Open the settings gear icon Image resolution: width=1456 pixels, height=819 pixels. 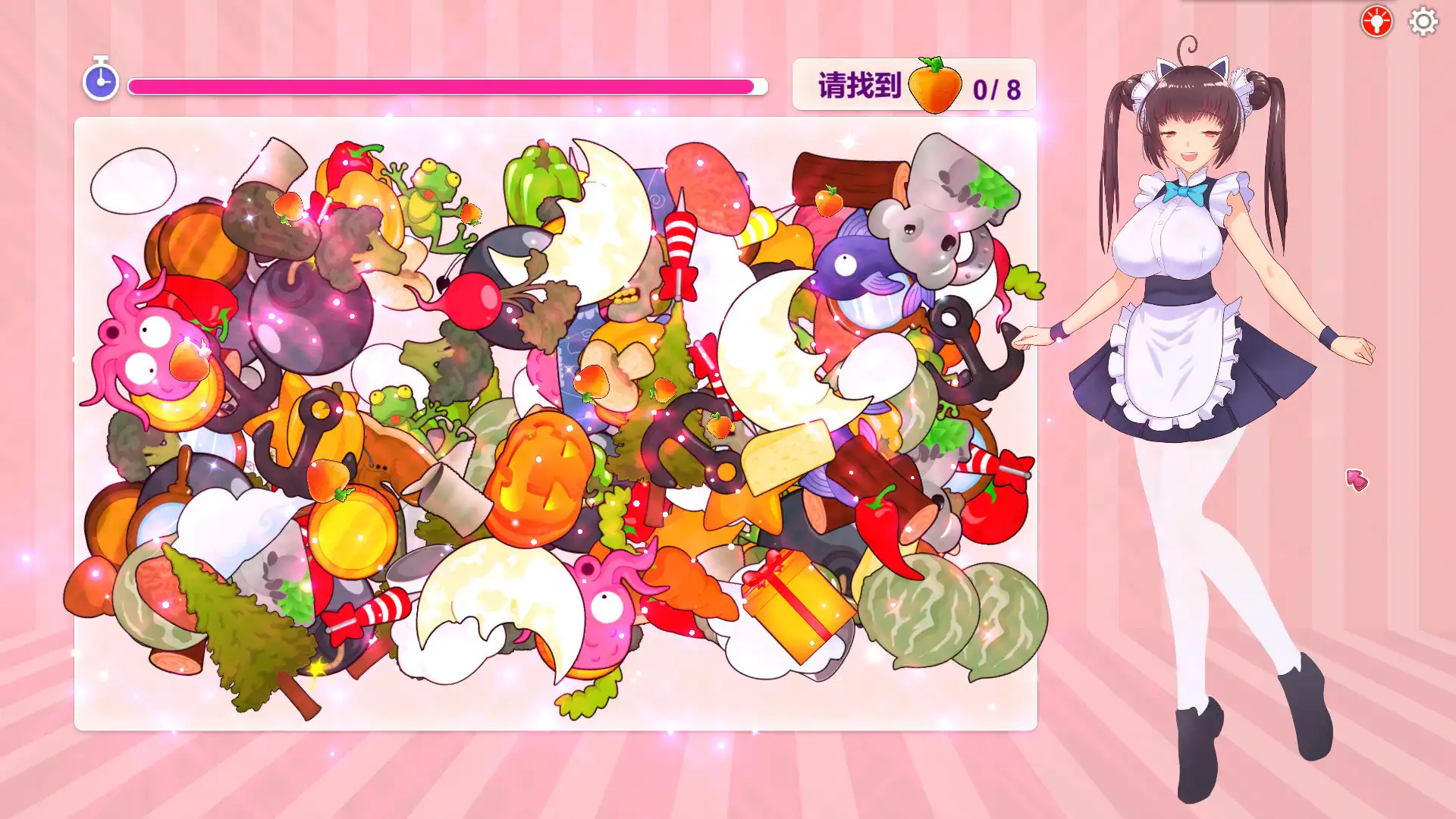1422,21
